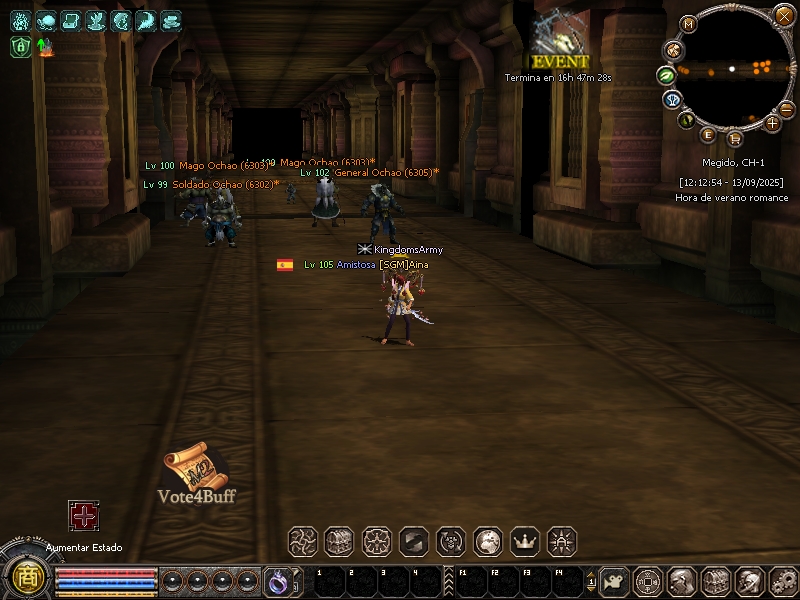Image resolution: width=800 pixels, height=600 pixels.
Task: Click the green leaf icon beside the minimap
Action: [666, 75]
